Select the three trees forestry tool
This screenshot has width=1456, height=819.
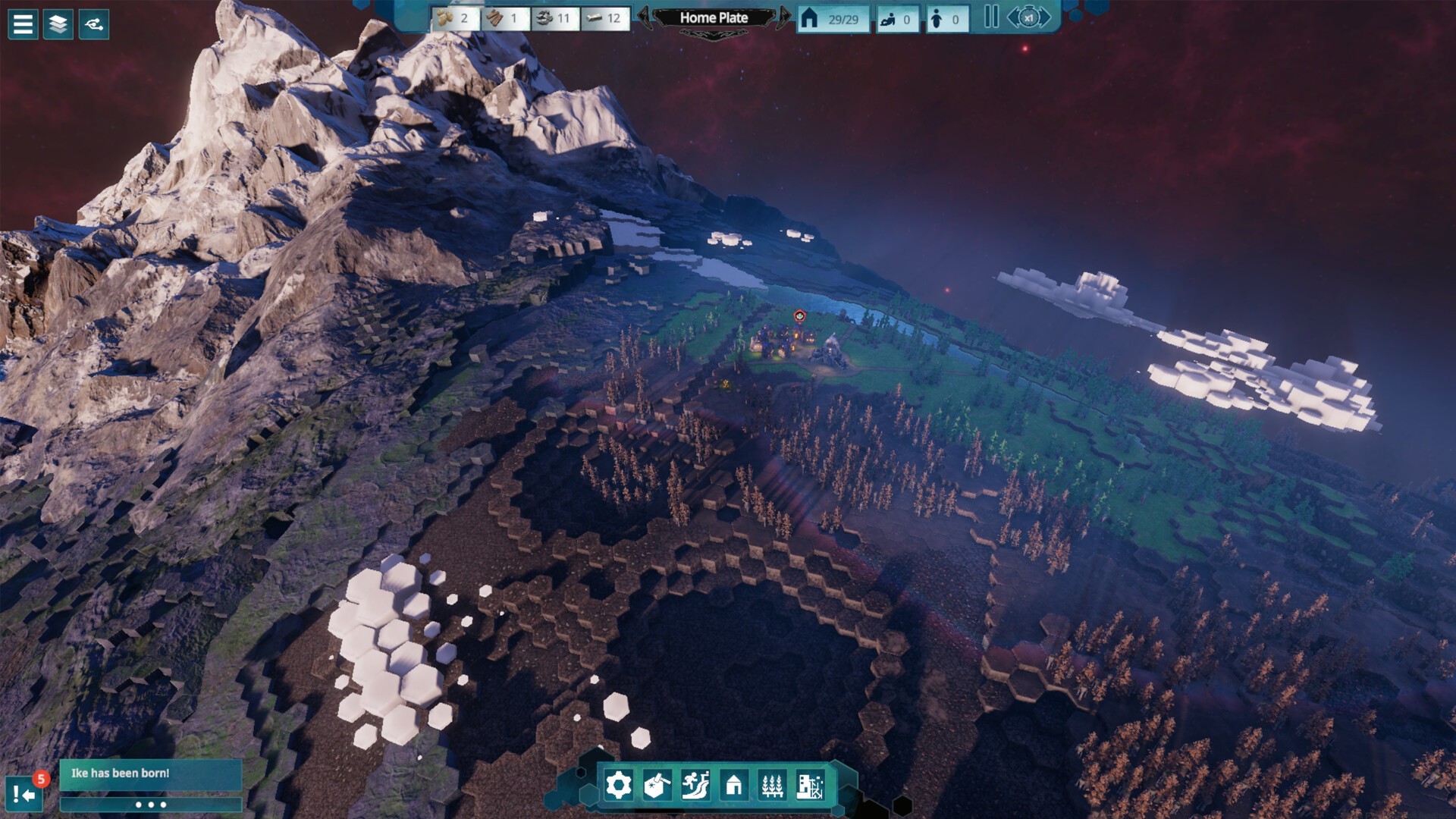click(772, 785)
